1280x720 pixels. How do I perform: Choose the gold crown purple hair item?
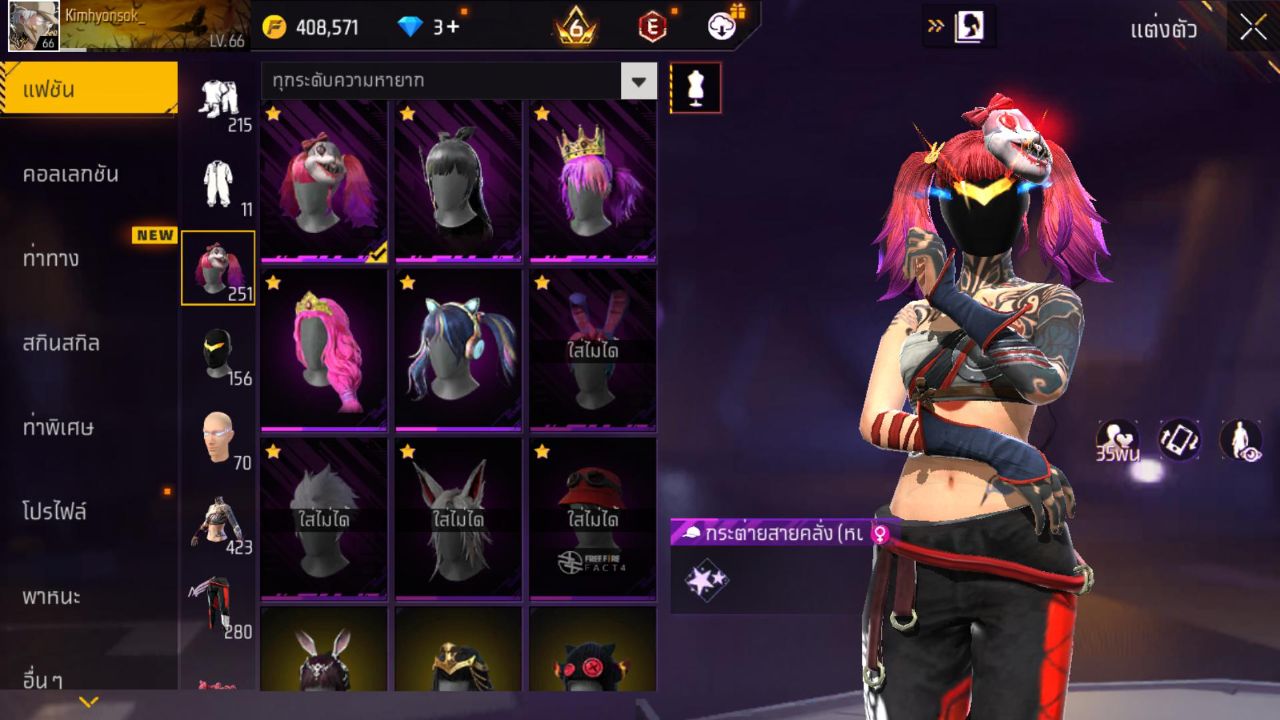(592, 180)
